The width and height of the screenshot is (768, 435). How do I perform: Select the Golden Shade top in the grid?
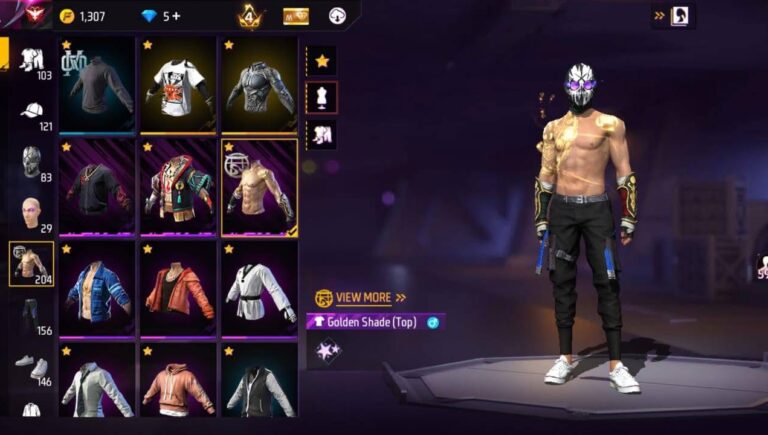pos(259,188)
